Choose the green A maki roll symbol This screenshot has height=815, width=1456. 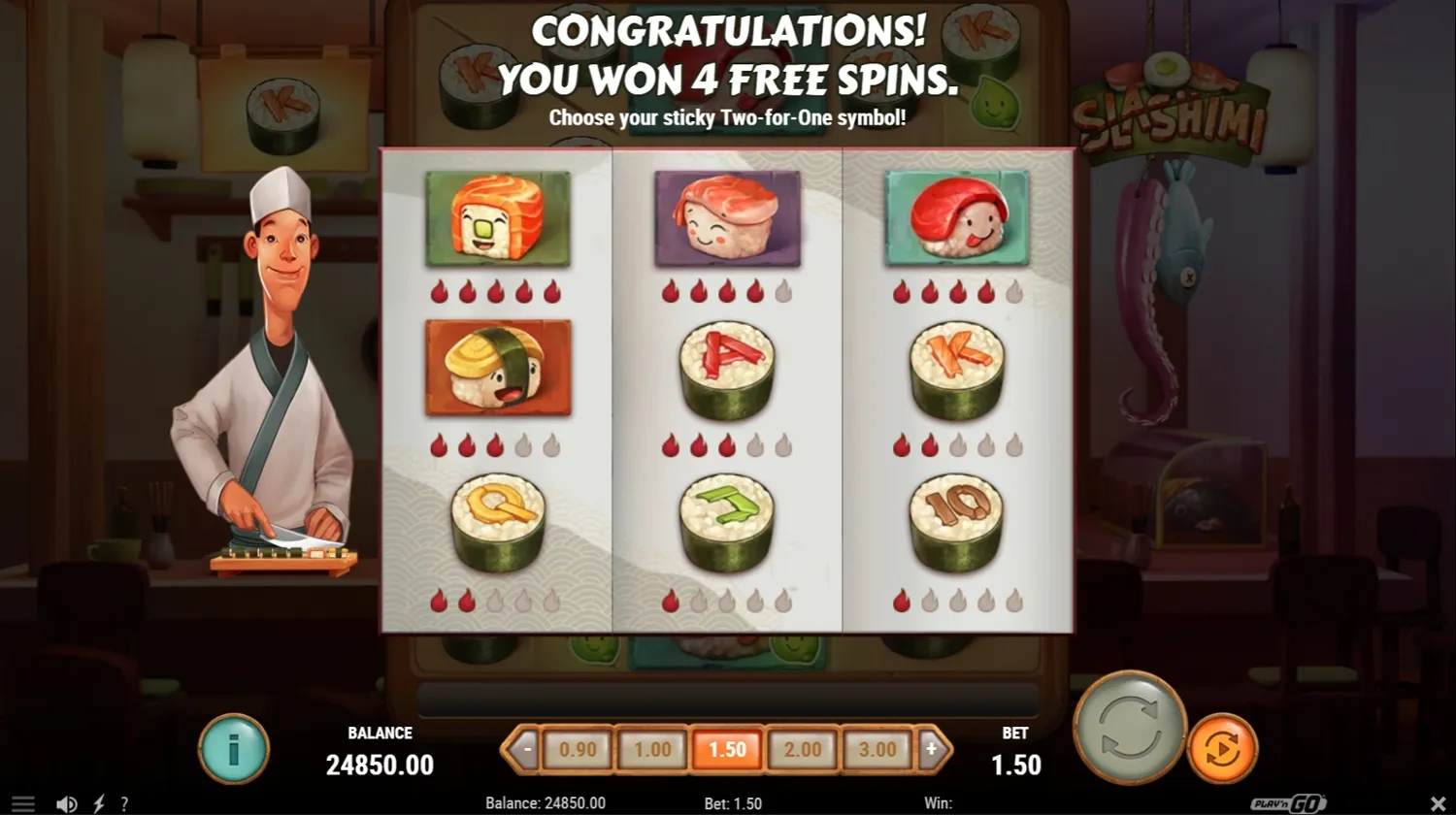pyautogui.click(x=727, y=369)
